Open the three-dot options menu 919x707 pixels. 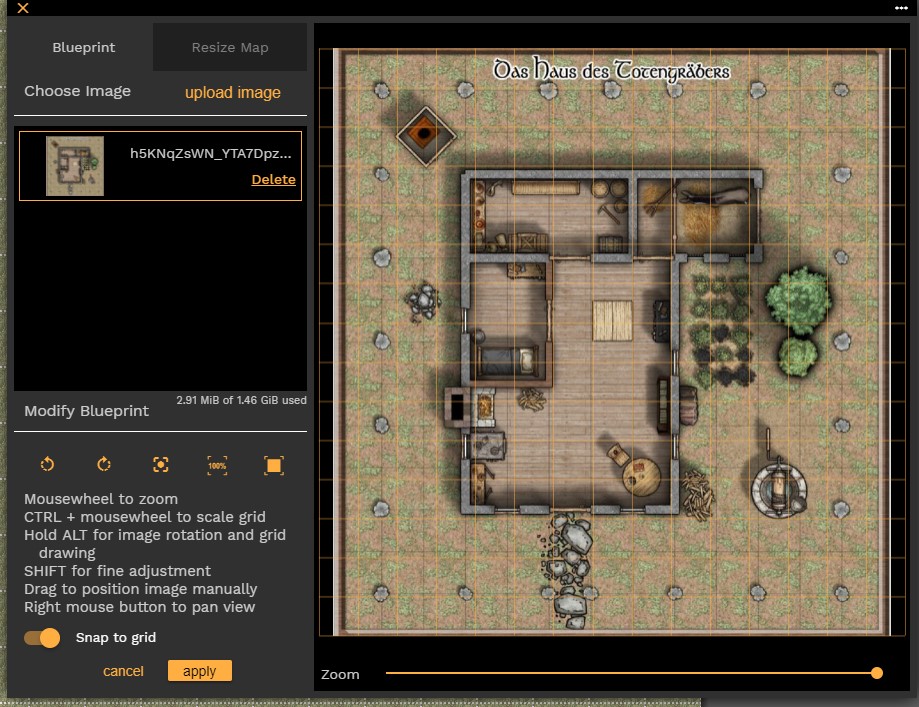click(x=901, y=8)
